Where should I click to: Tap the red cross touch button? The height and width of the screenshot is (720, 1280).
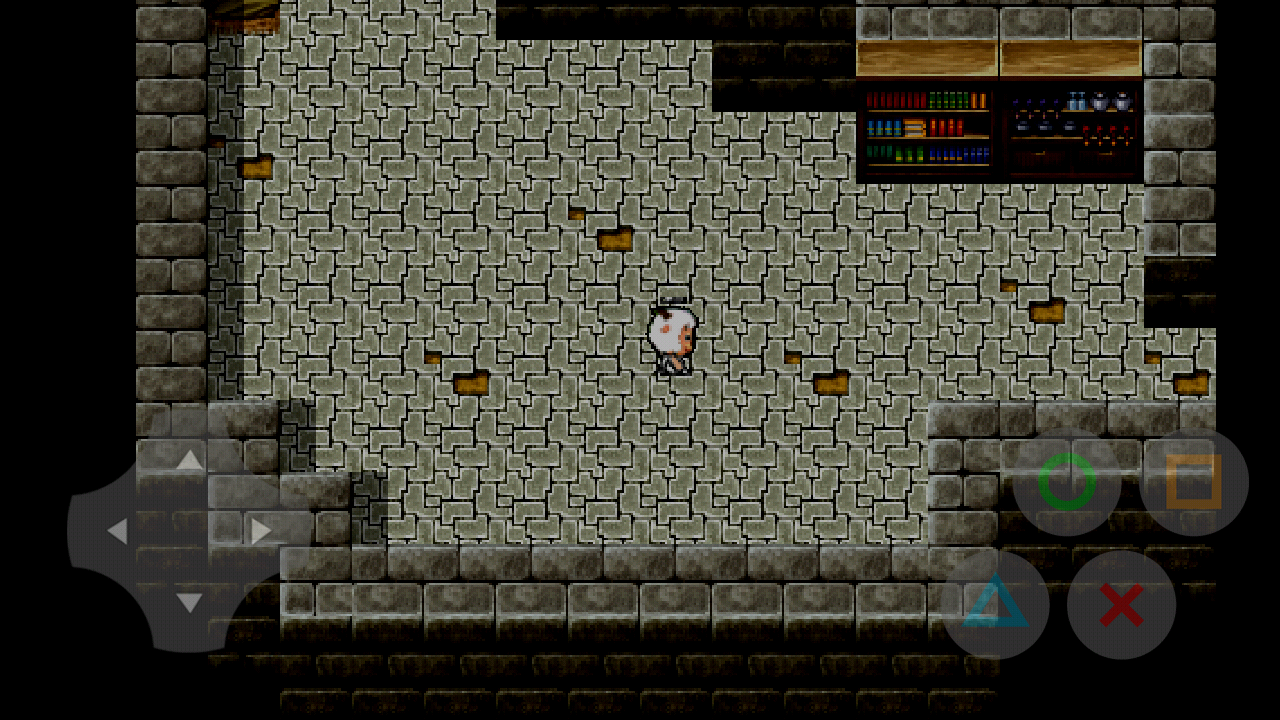tap(1121, 604)
